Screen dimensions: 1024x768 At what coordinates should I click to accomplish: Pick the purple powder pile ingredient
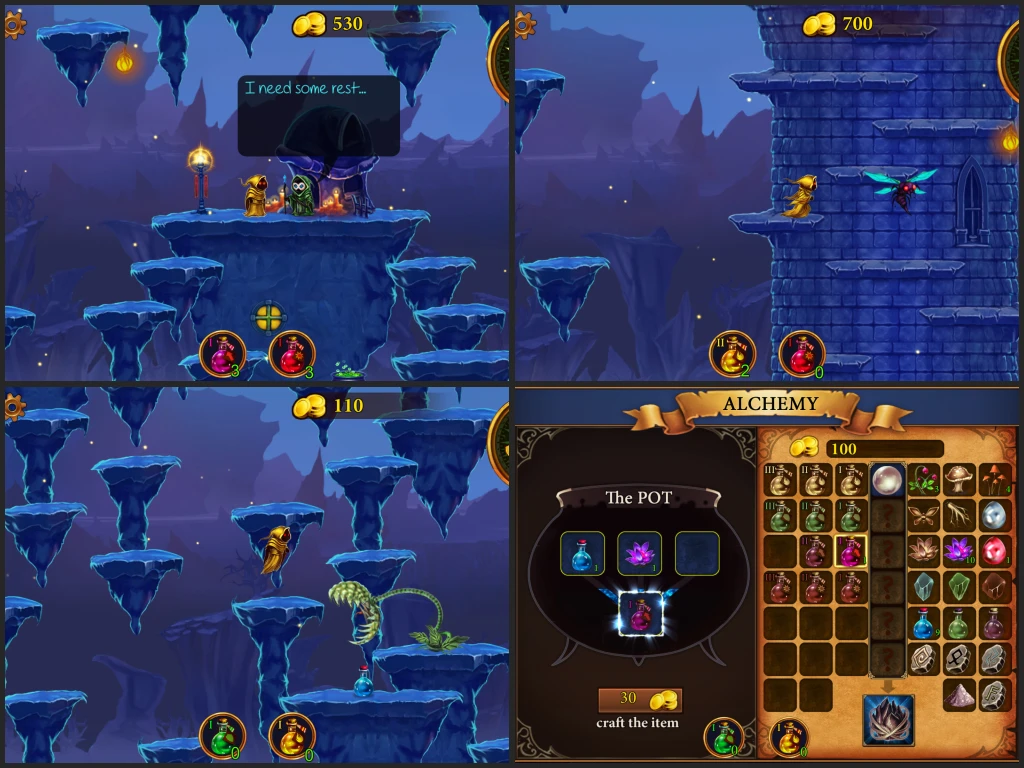click(x=959, y=695)
